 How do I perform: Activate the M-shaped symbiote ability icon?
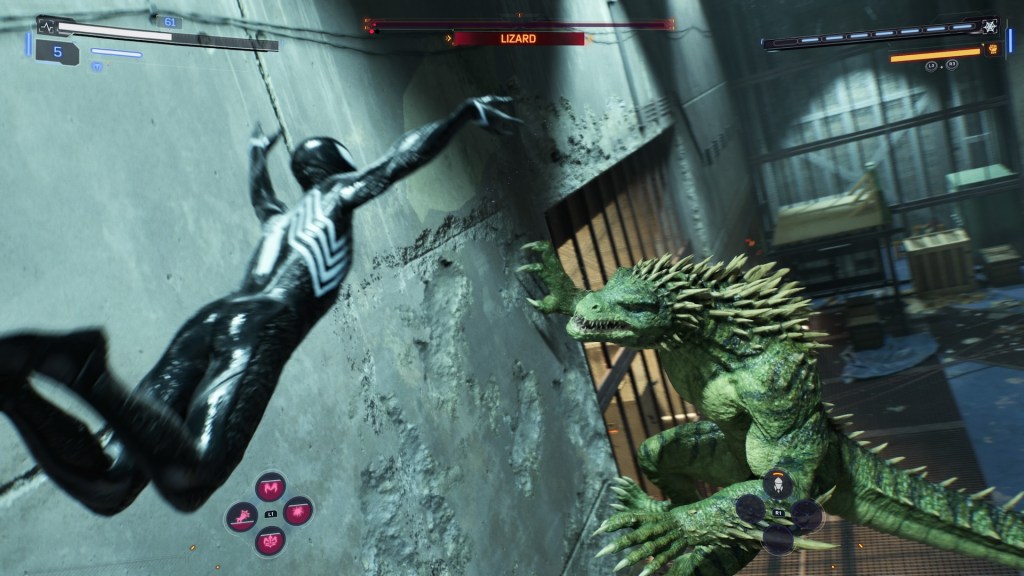point(270,488)
